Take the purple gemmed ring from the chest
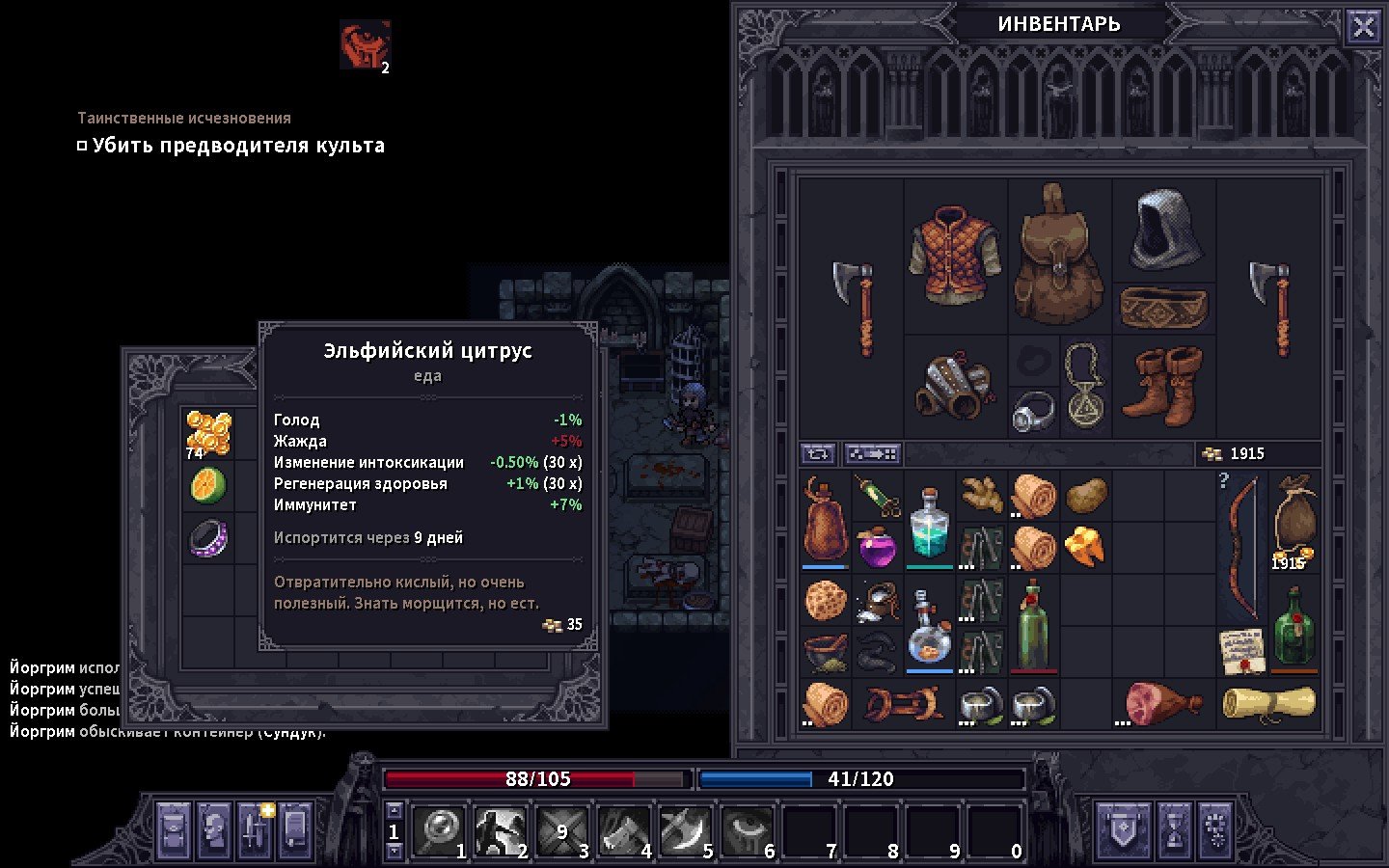This screenshot has height=868, width=1389. point(208,538)
